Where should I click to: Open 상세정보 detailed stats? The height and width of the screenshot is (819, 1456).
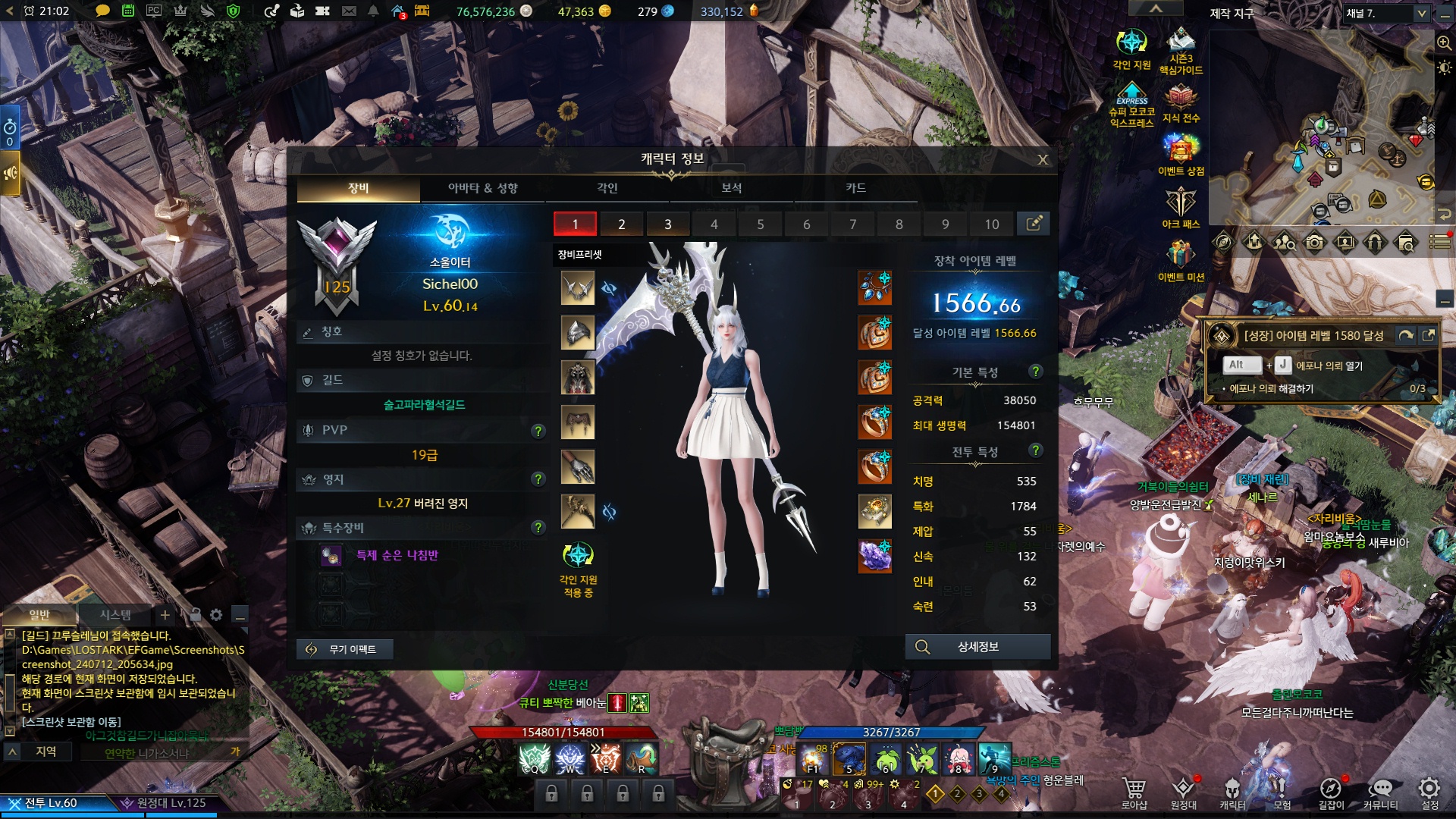pyautogui.click(x=977, y=647)
